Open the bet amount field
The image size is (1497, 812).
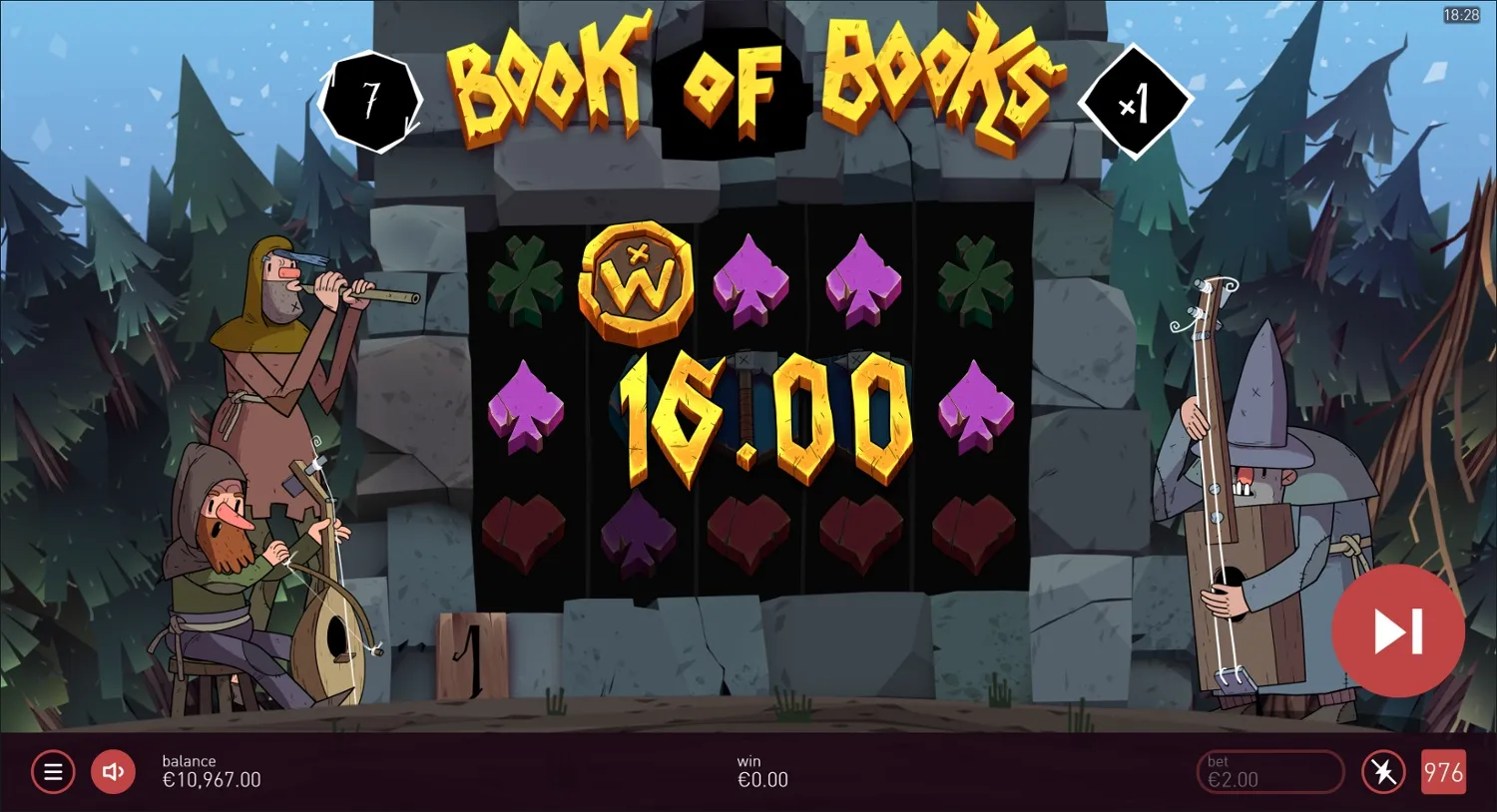1269,771
